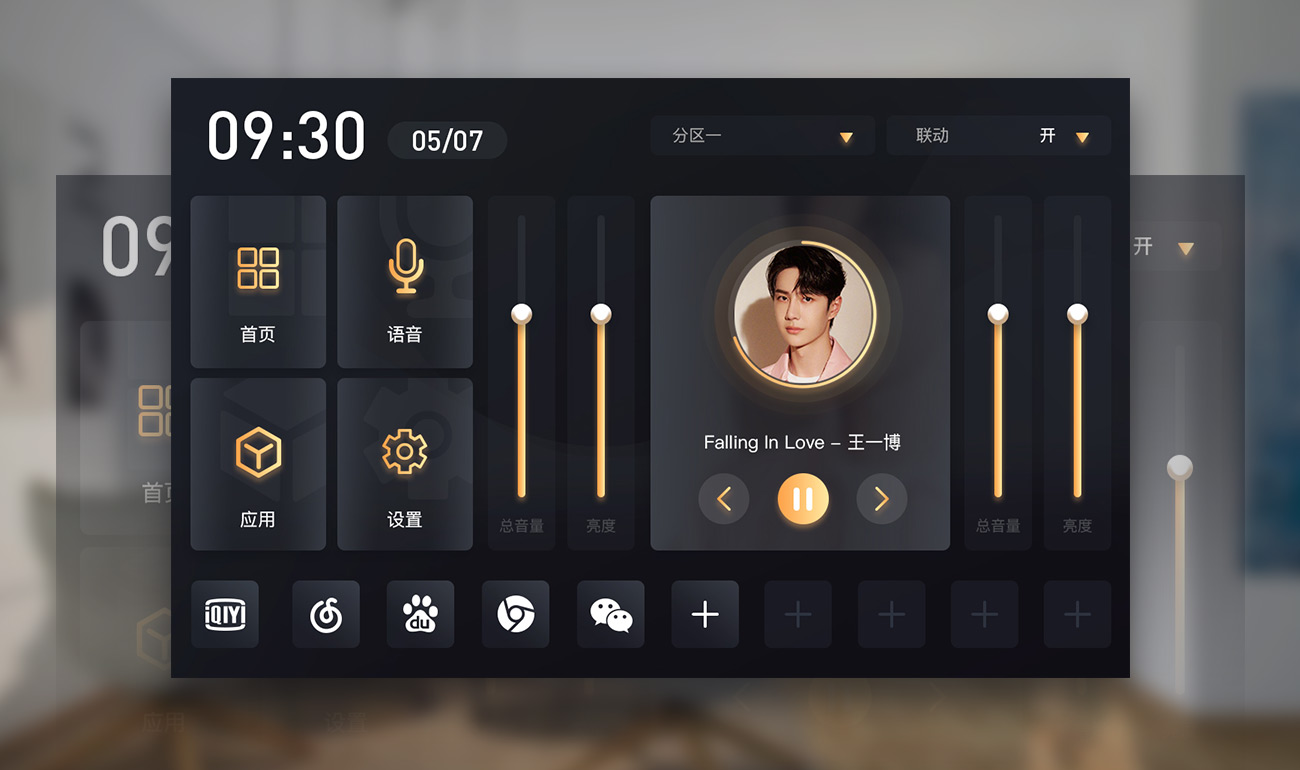Viewport: 1300px width, 770px height.
Task: Click the album cover artwork
Action: [803, 314]
